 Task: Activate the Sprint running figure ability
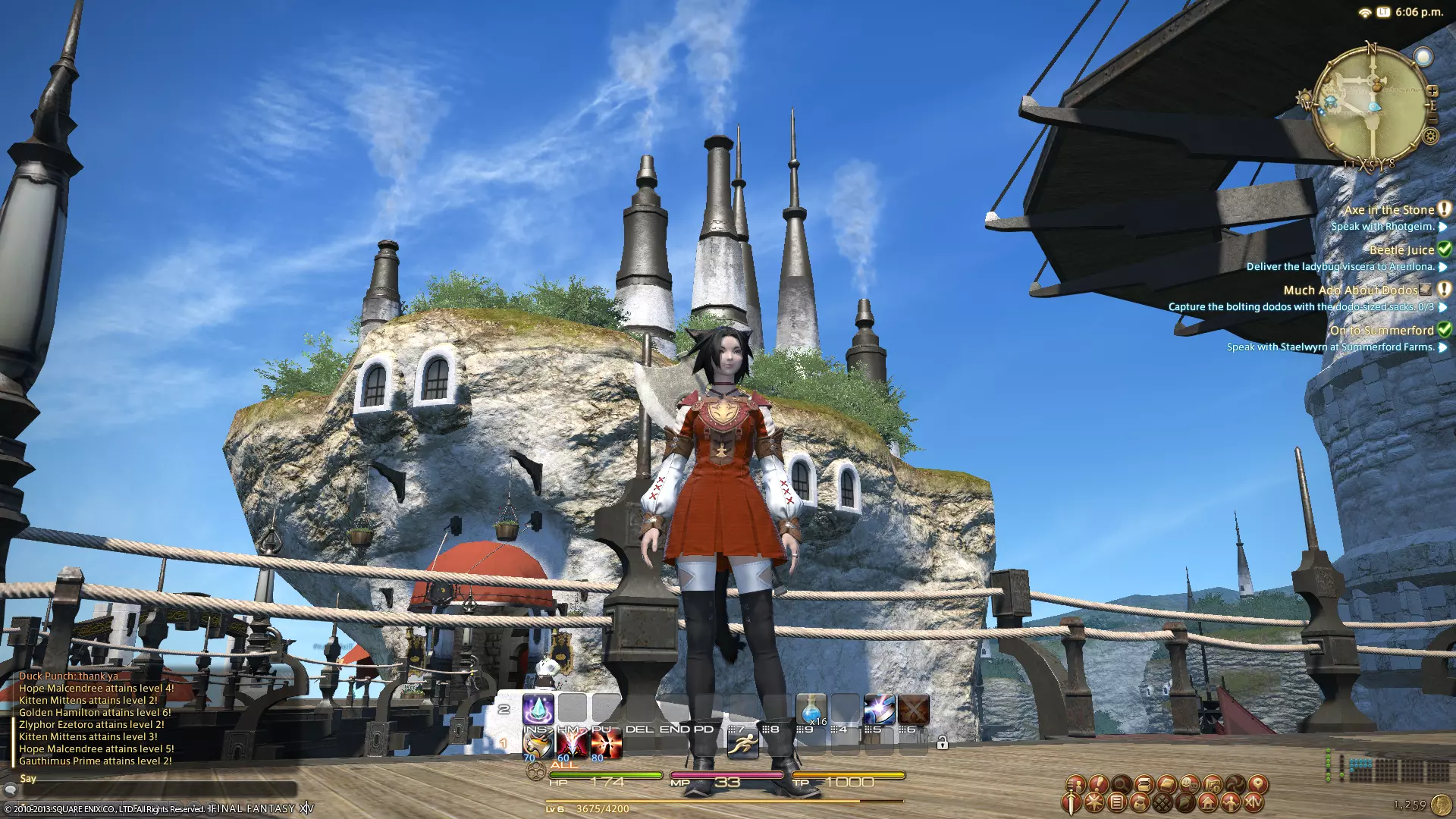742,744
